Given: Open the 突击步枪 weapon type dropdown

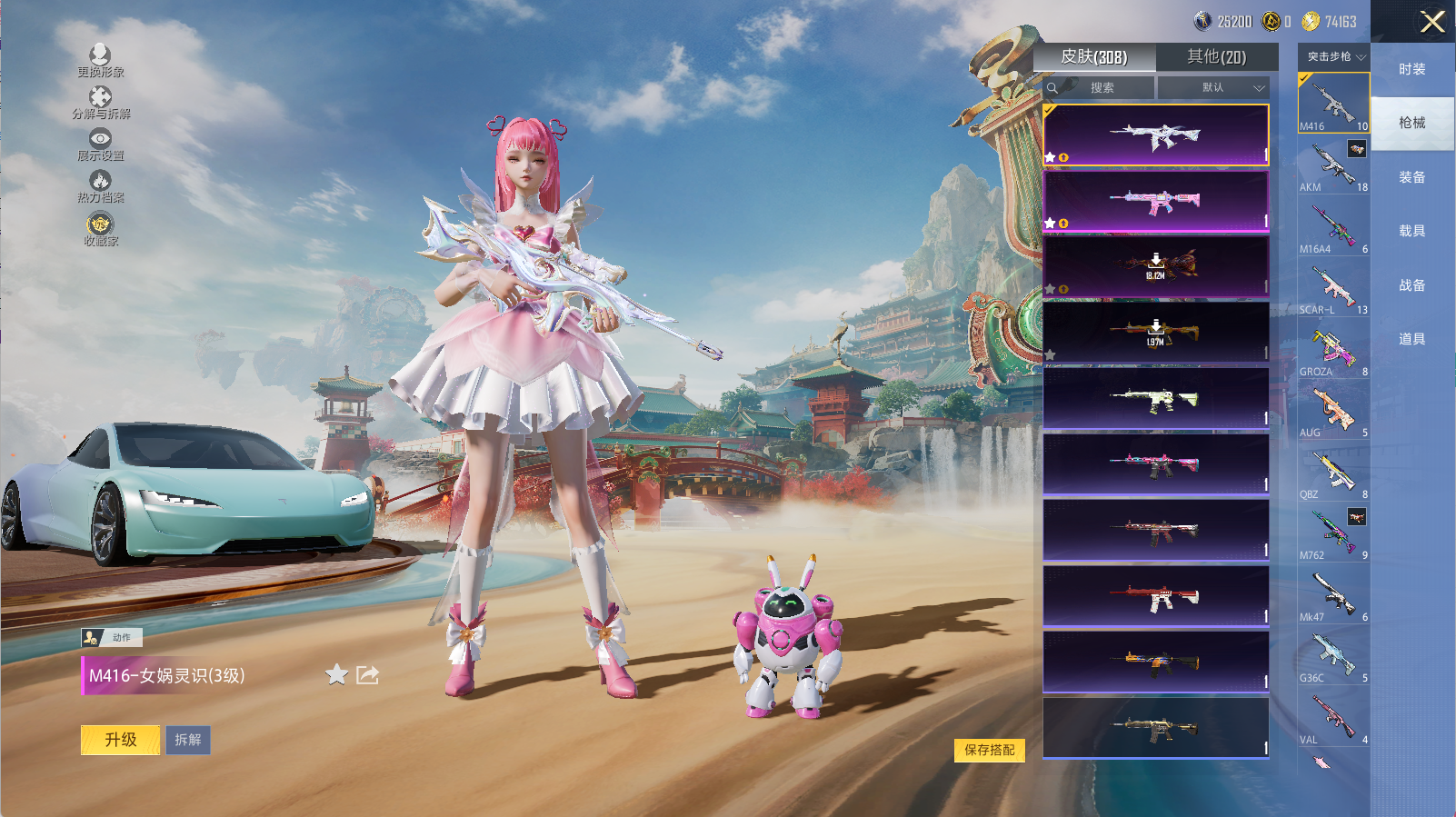Looking at the screenshot, I should pyautogui.click(x=1333, y=57).
